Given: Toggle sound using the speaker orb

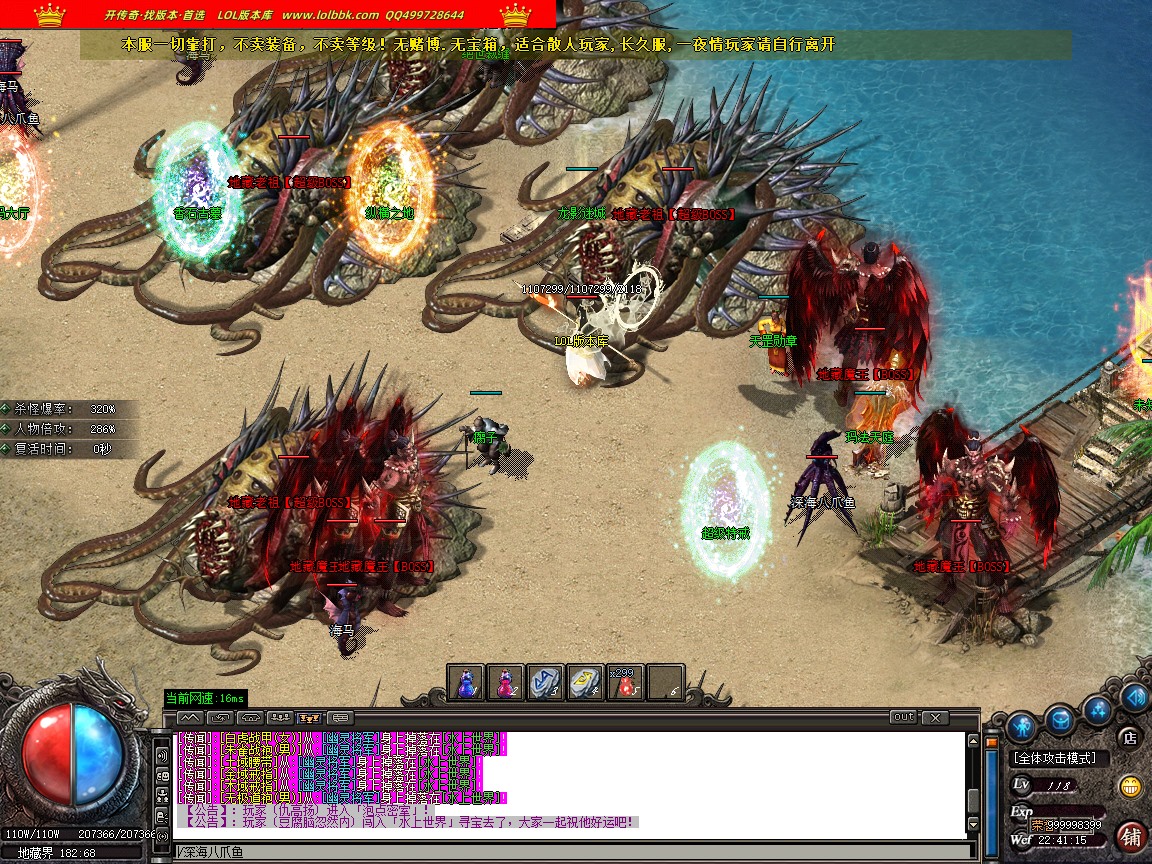Looking at the screenshot, I should (x=1133, y=697).
